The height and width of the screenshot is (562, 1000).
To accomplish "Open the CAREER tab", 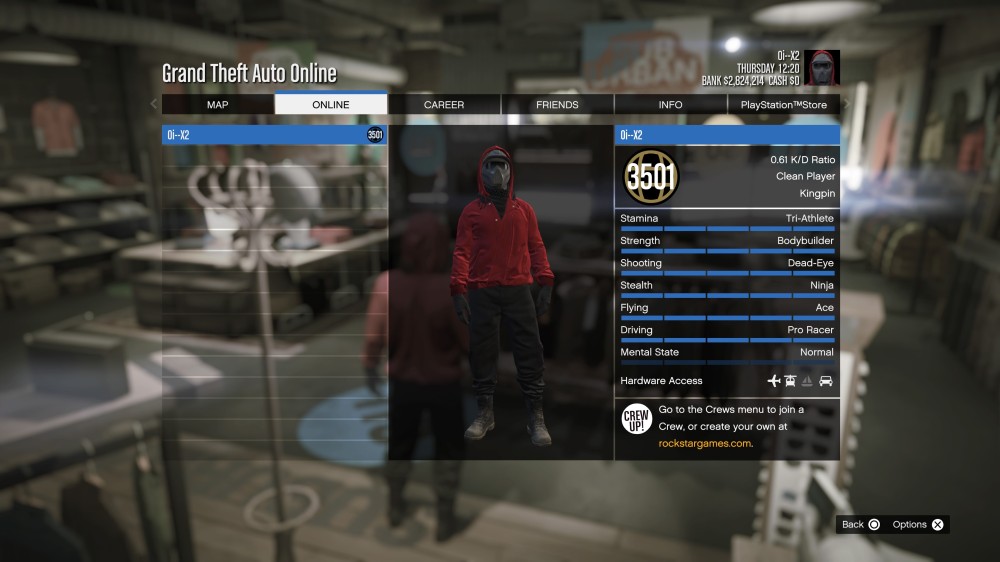I will [x=444, y=104].
